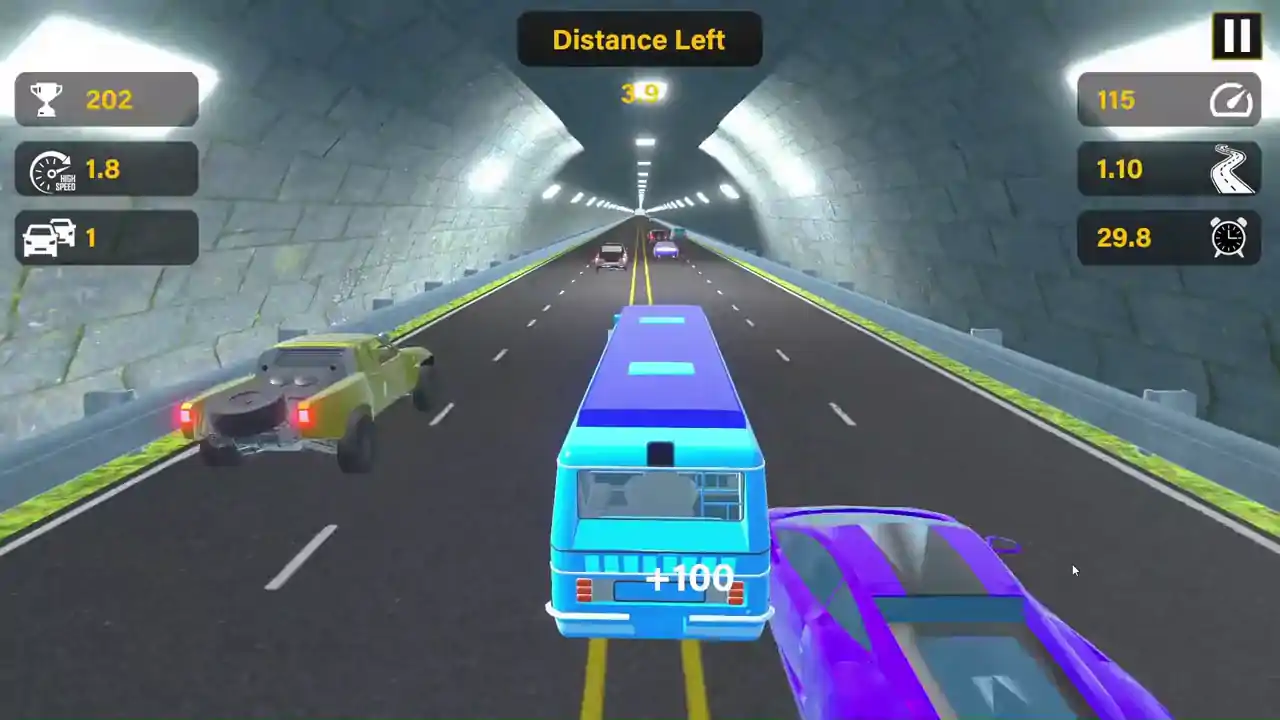The image size is (1280, 720).
Task: Click the Distance Left banner
Action: tap(639, 40)
